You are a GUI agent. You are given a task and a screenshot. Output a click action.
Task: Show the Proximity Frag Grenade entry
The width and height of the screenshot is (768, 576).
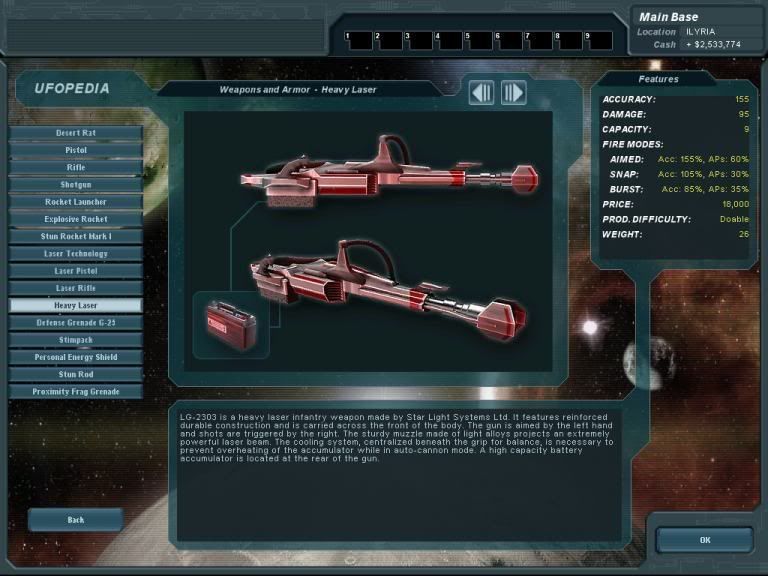76,392
